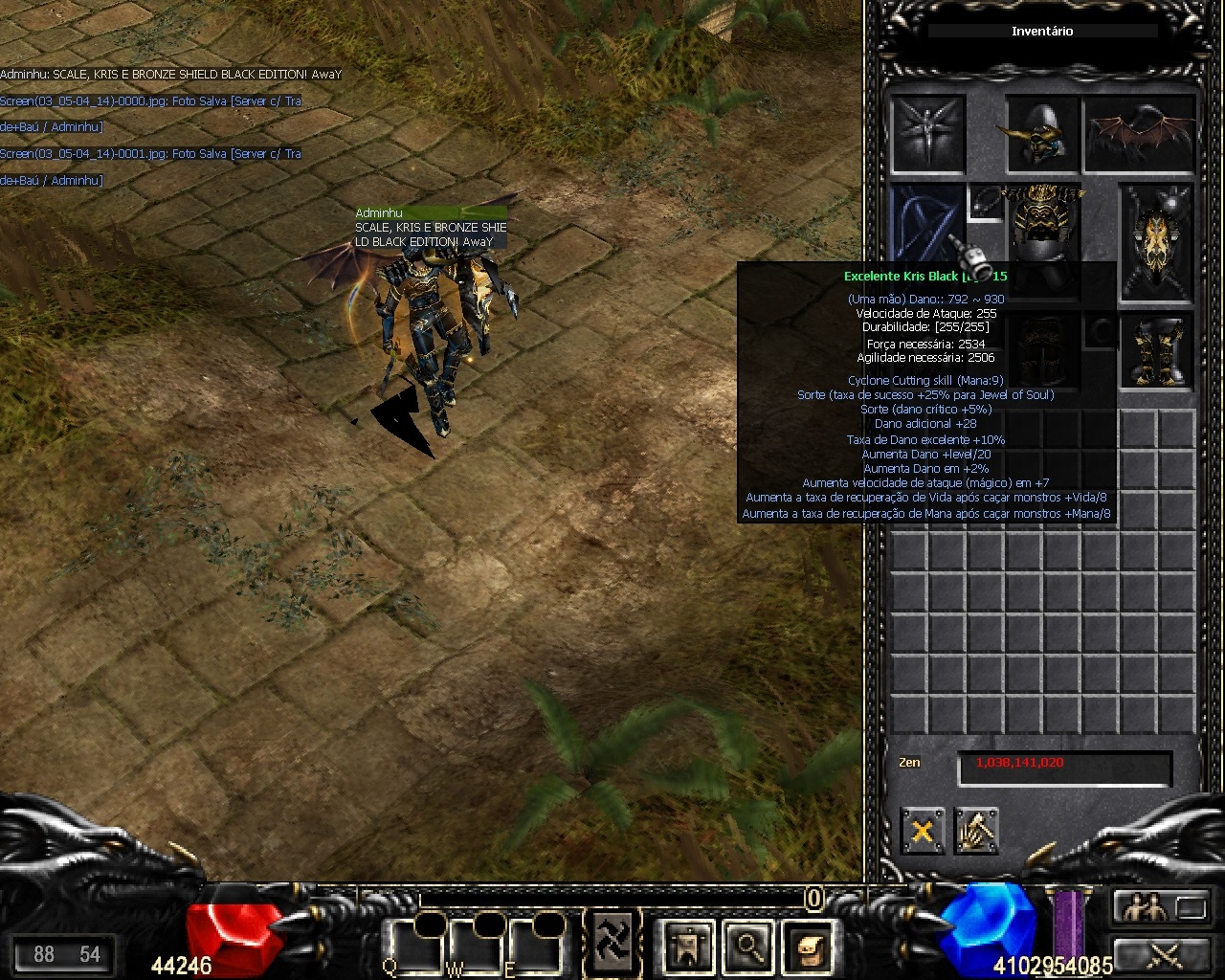Close the Inventário panel with the yellow X
Screen dimensions: 1225x980
click(x=922, y=831)
